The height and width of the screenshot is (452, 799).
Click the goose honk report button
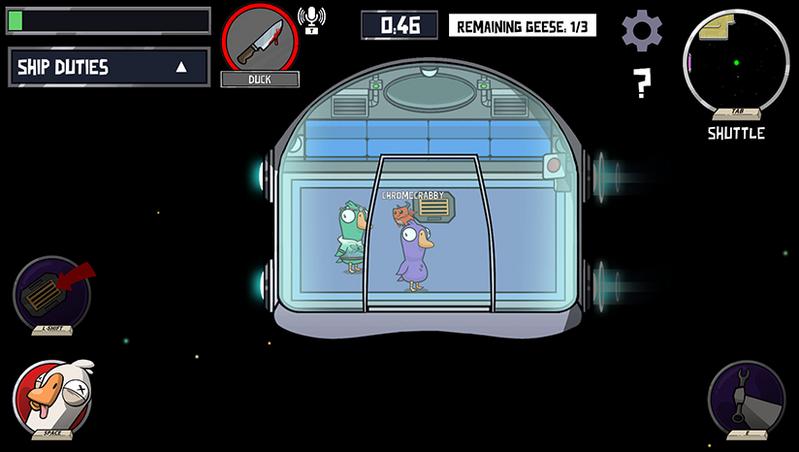tap(52, 399)
